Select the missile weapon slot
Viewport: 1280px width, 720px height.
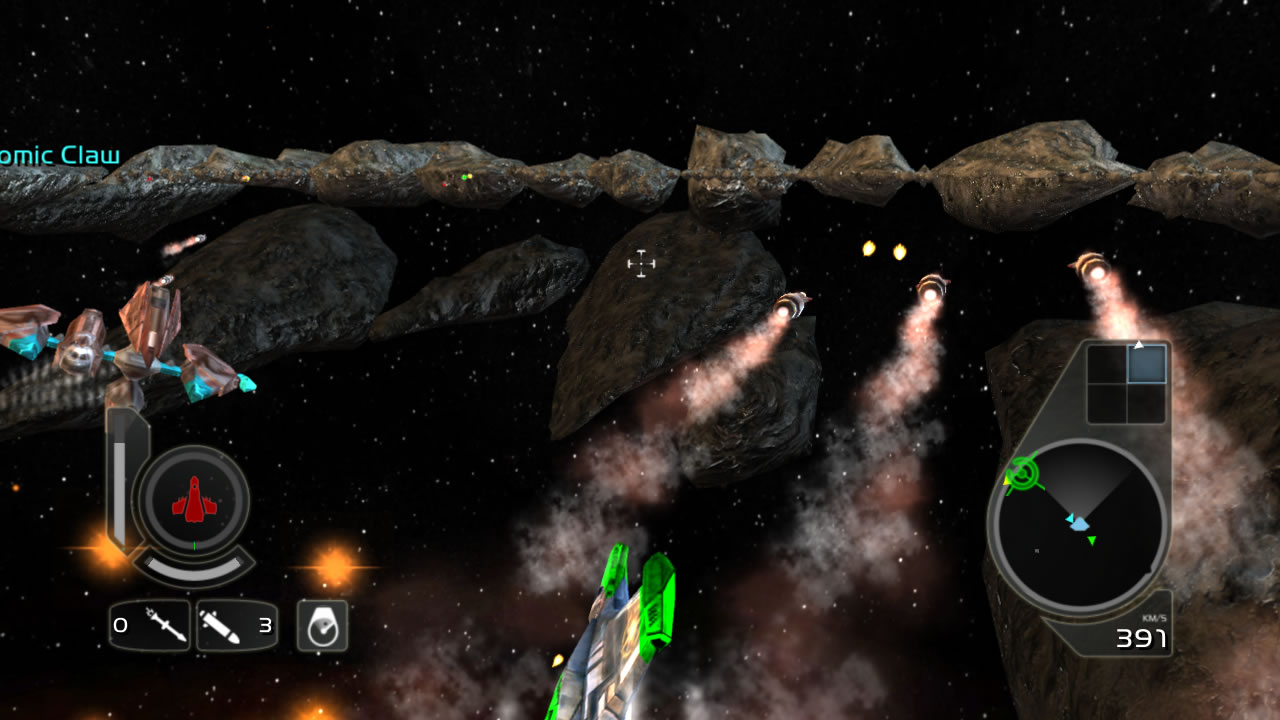pos(237,626)
